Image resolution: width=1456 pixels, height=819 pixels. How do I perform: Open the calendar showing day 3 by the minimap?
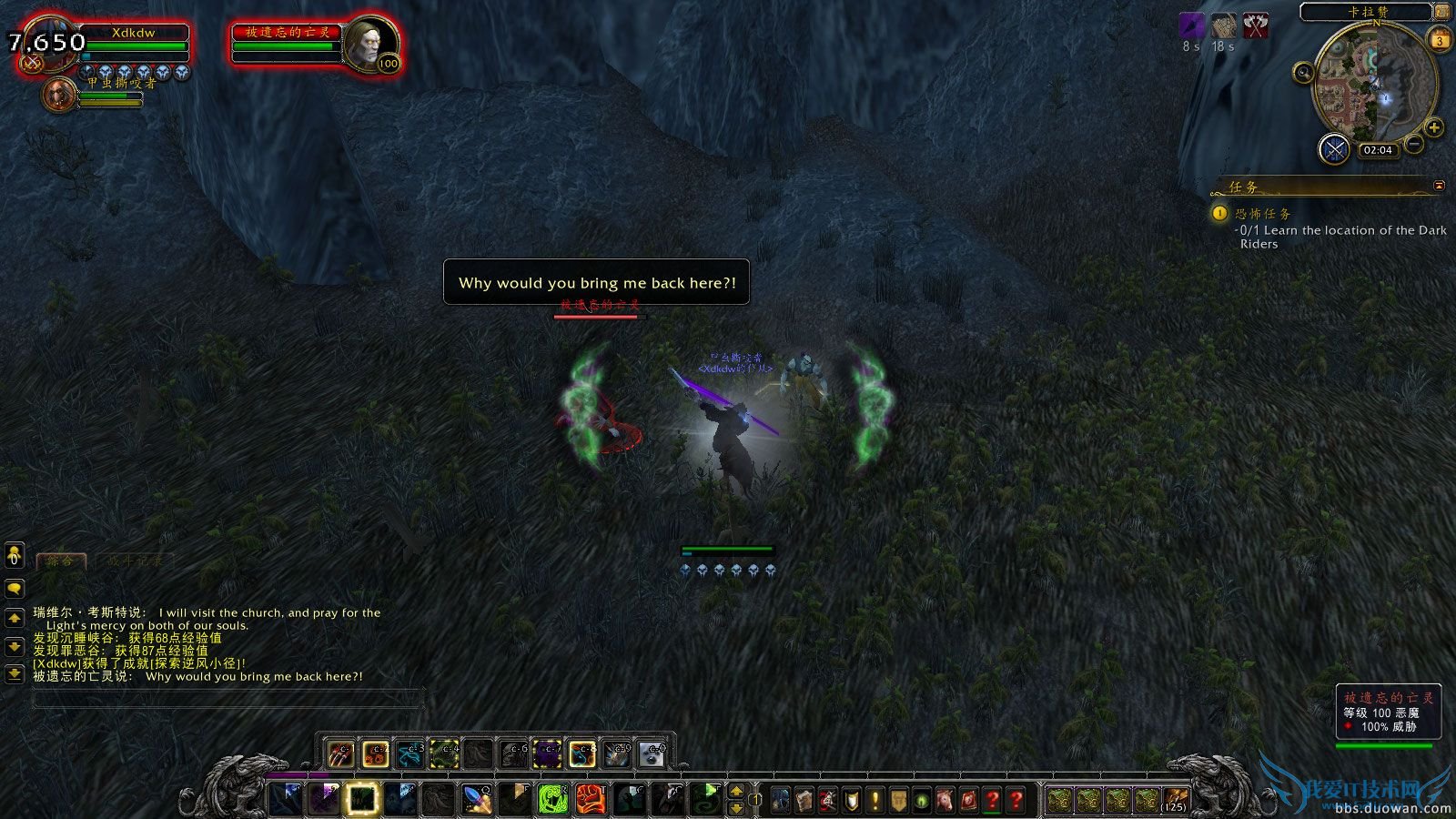click(x=1438, y=38)
